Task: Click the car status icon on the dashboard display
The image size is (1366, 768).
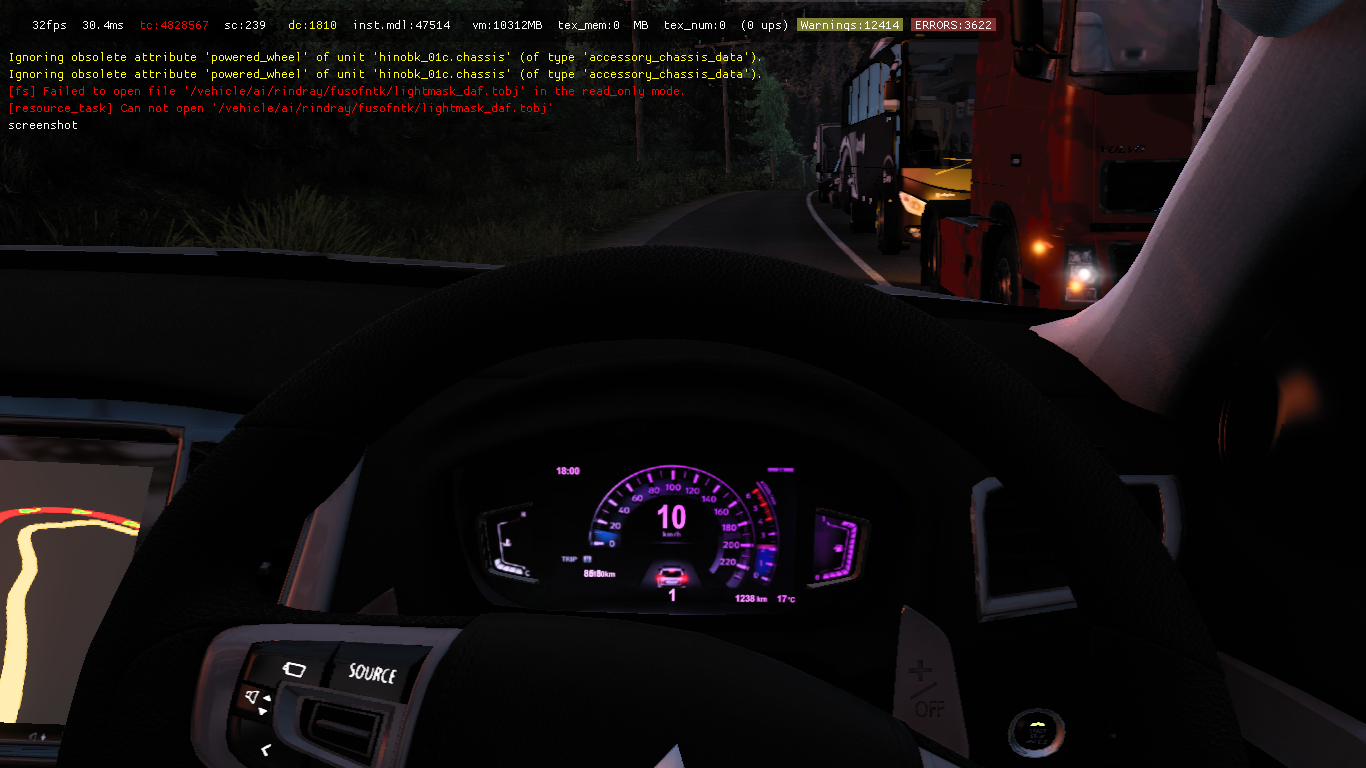Action: click(x=672, y=578)
